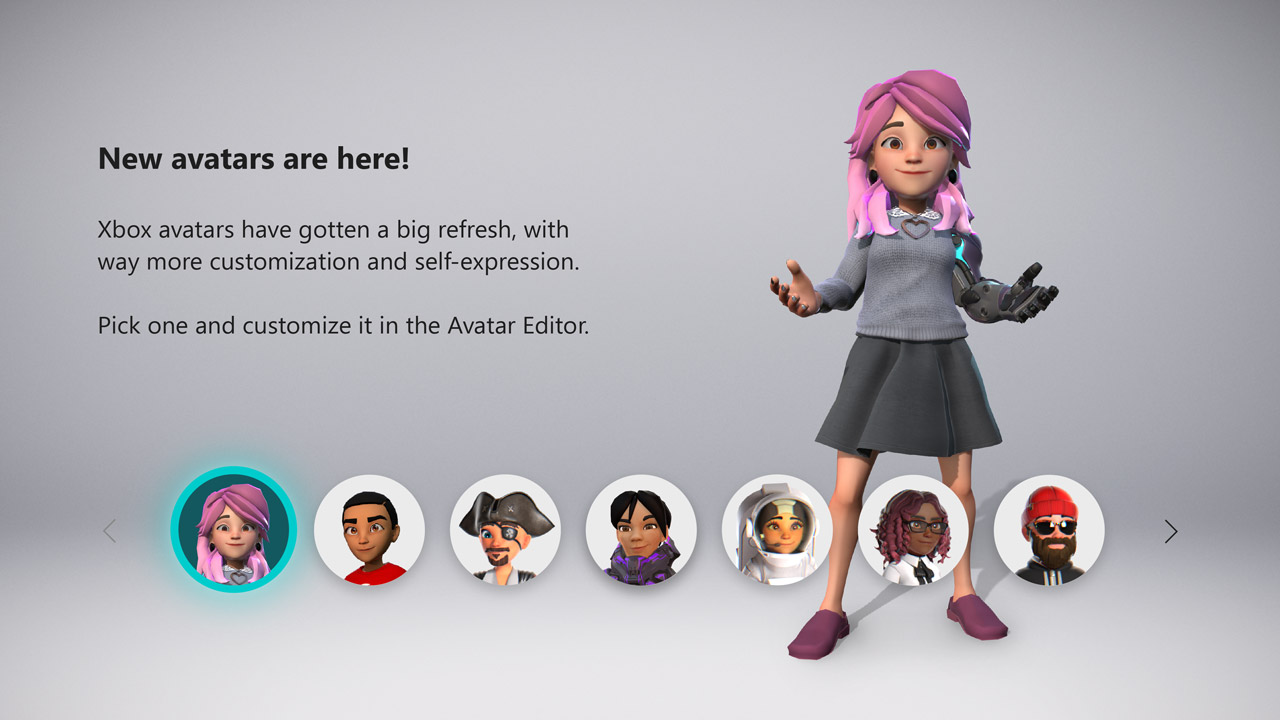Viewport: 1280px width, 720px height.
Task: Click the customization description paragraph
Action: [x=333, y=245]
